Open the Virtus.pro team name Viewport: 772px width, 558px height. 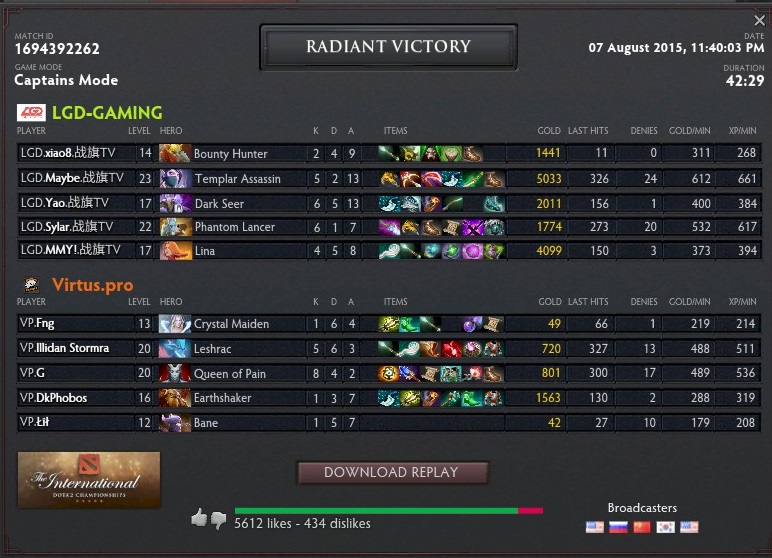click(92, 285)
